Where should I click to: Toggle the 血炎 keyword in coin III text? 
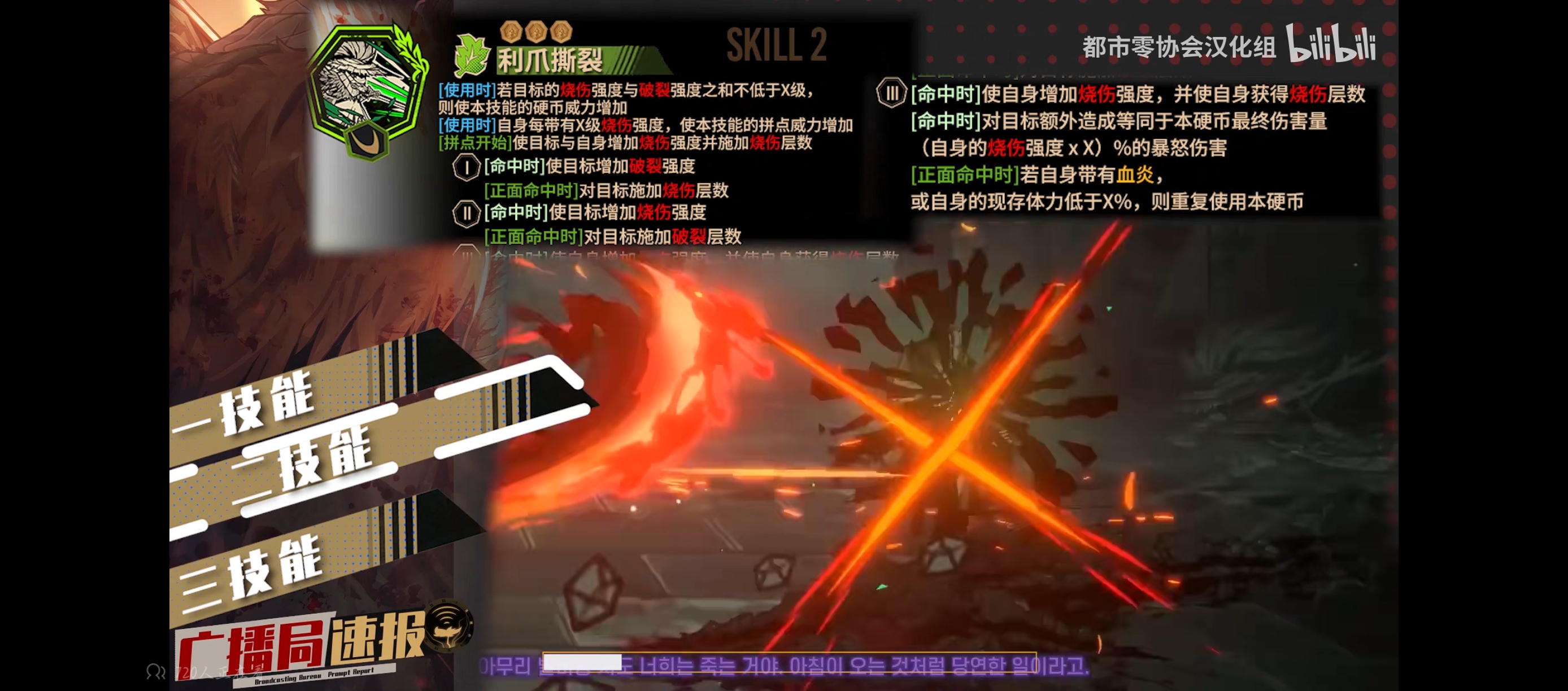coord(1136,174)
